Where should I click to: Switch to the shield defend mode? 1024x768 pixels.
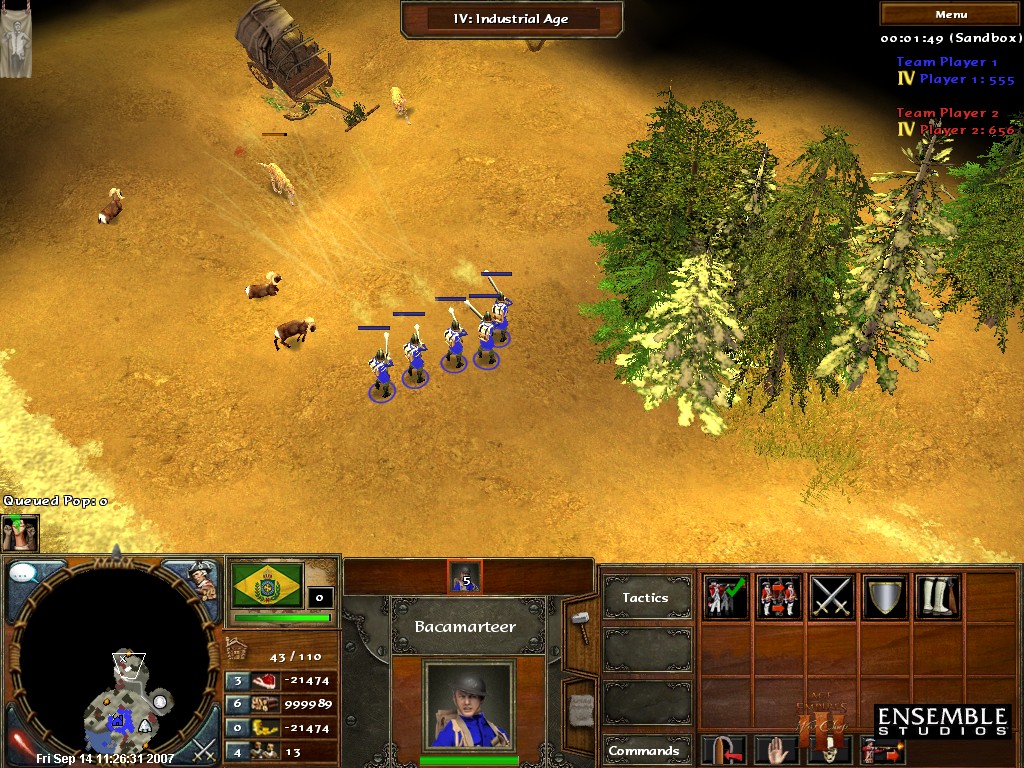point(884,597)
